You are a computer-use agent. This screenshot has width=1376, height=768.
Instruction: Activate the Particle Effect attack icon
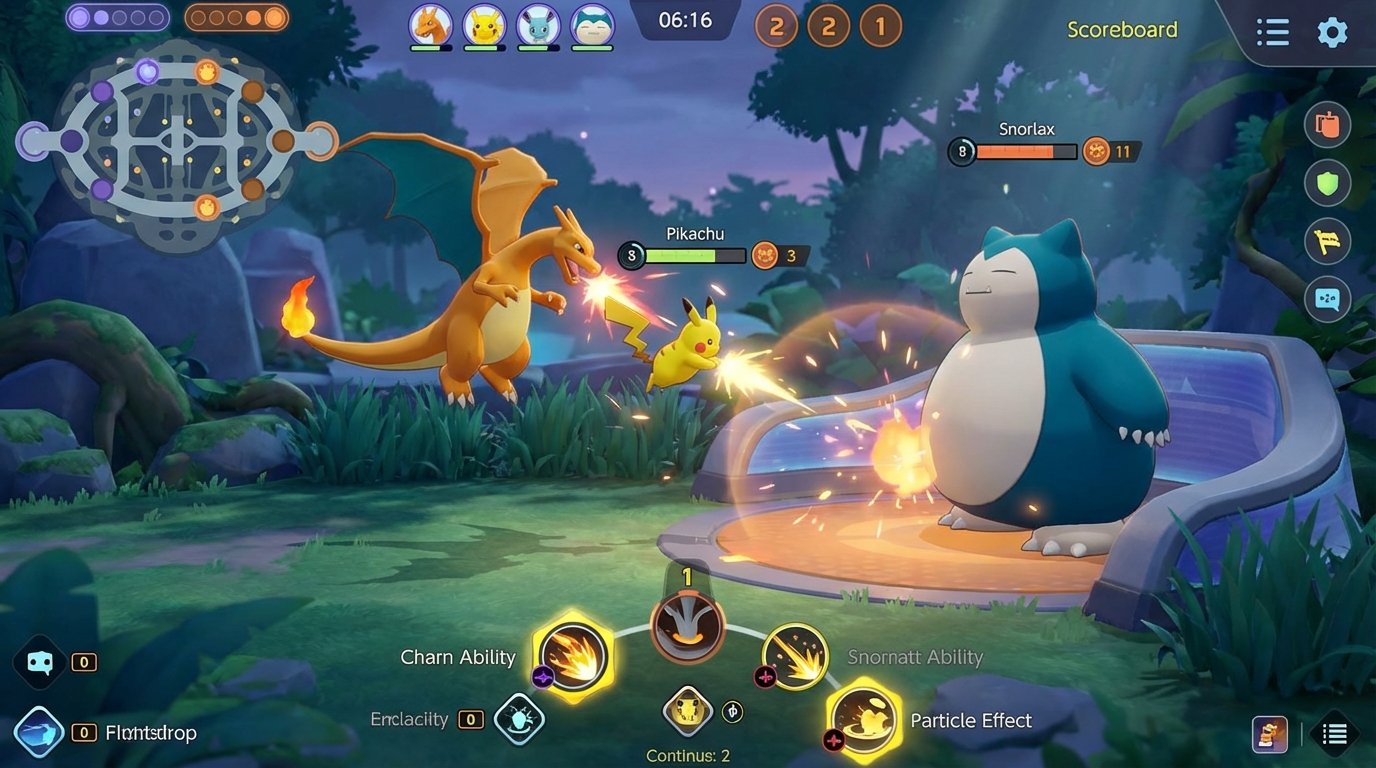pyautogui.click(x=861, y=720)
